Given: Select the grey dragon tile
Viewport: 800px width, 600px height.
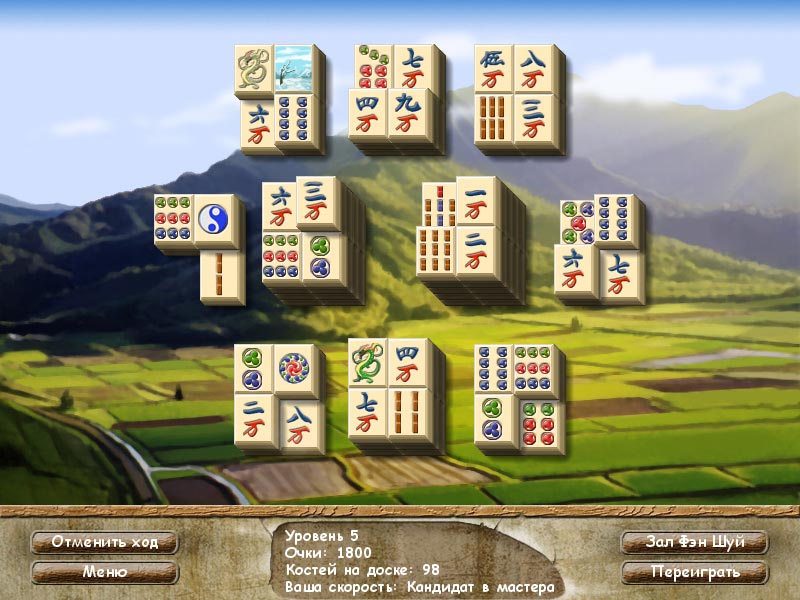Looking at the screenshot, I should pos(254,69).
